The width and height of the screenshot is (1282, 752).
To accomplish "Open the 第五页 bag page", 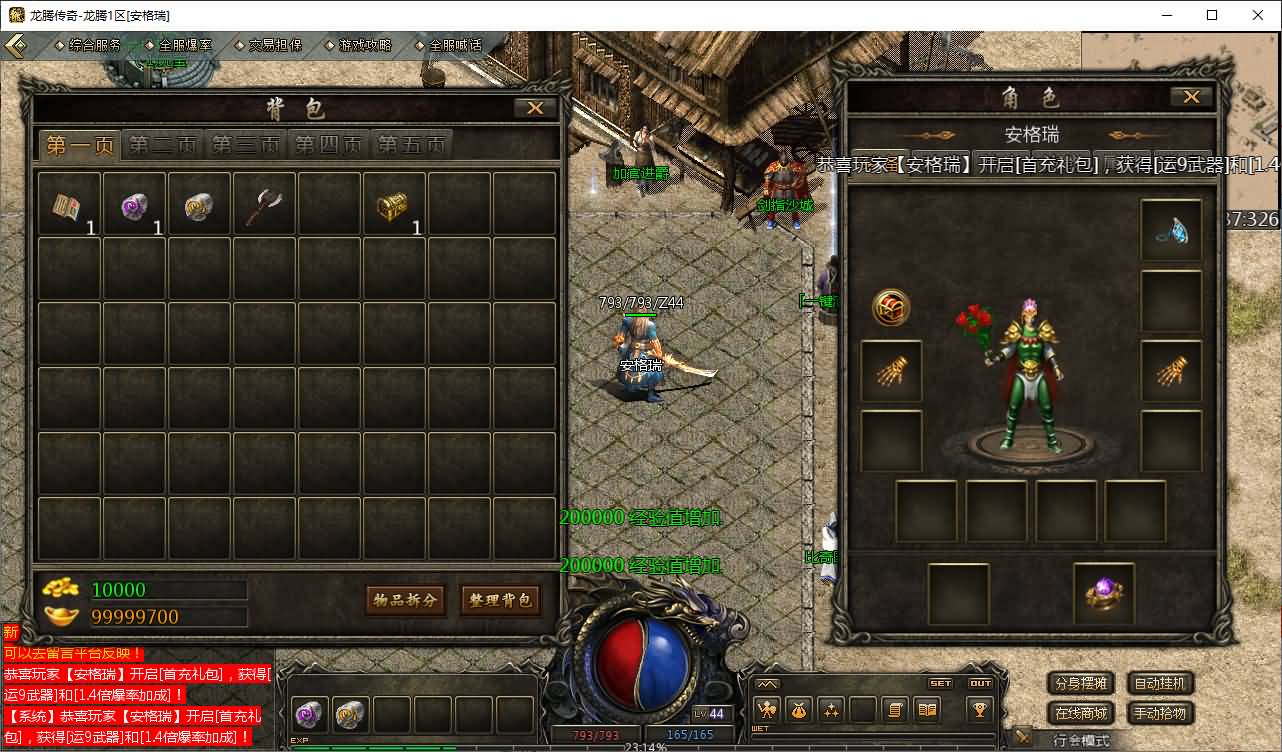I will pos(411,145).
